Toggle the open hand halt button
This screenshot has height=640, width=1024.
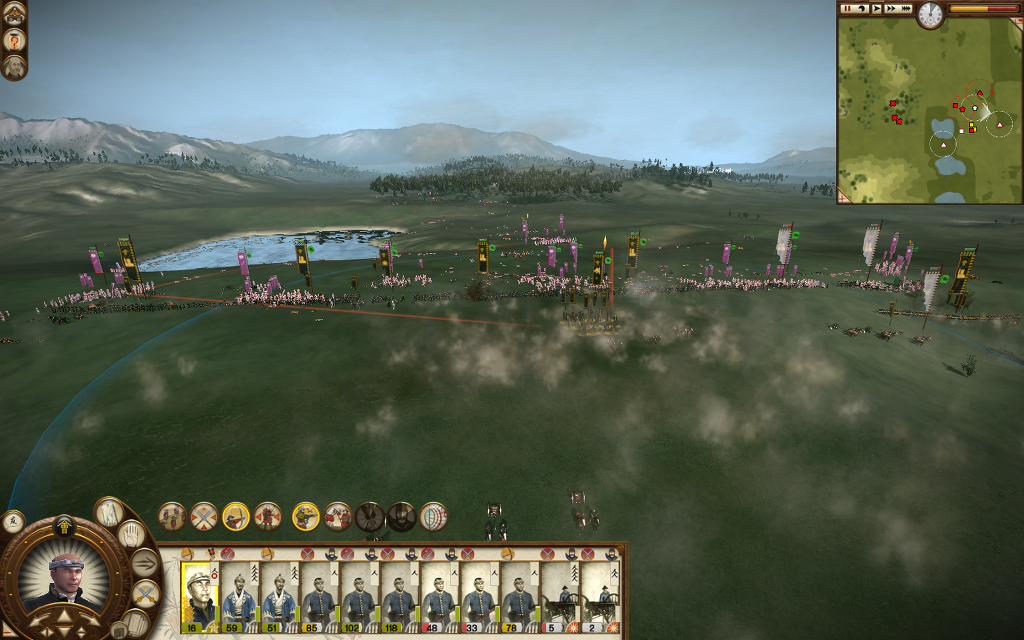click(134, 534)
